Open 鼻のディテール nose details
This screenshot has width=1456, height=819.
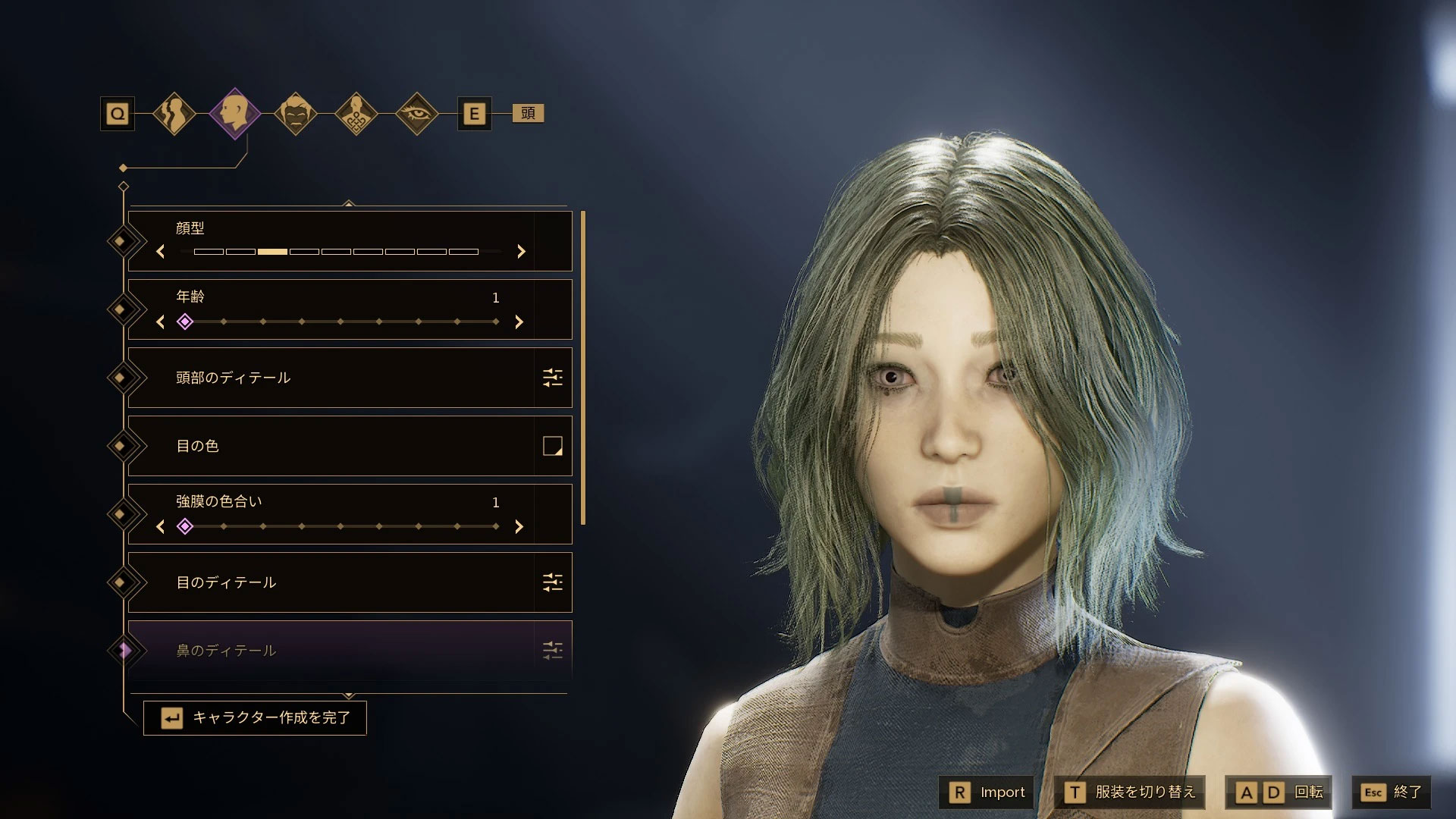(349, 650)
